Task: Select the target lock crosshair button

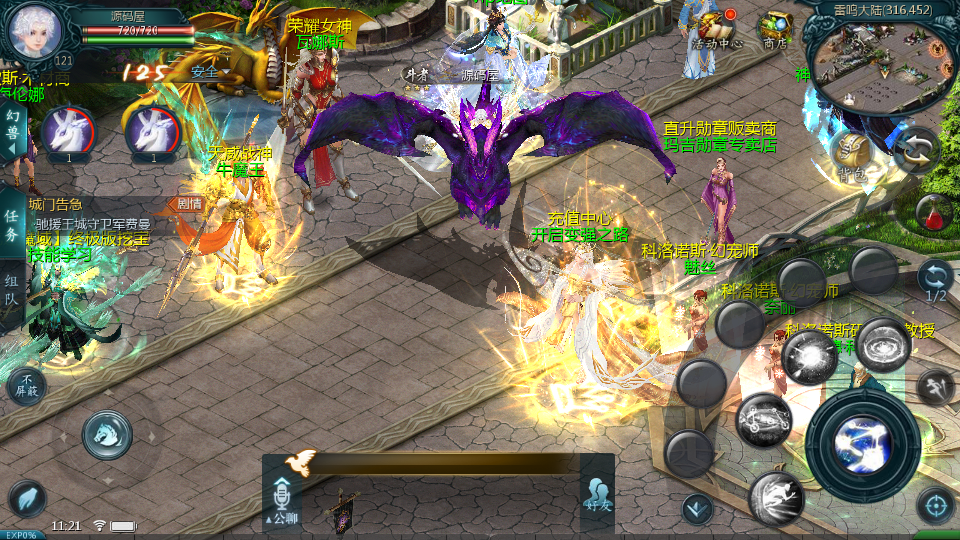Action: coord(935,504)
